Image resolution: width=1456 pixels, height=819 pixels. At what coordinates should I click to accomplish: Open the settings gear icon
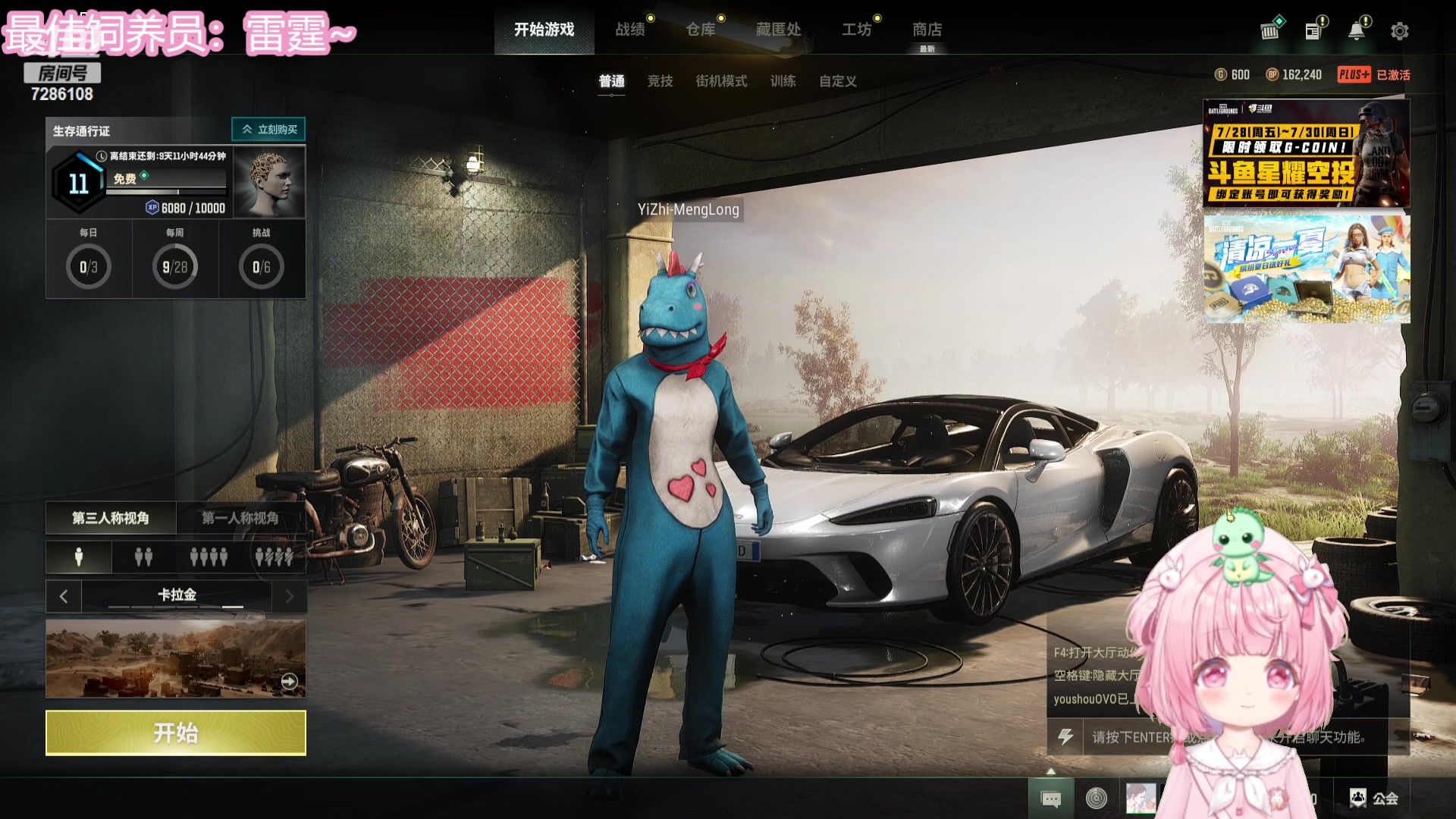pos(1399,31)
